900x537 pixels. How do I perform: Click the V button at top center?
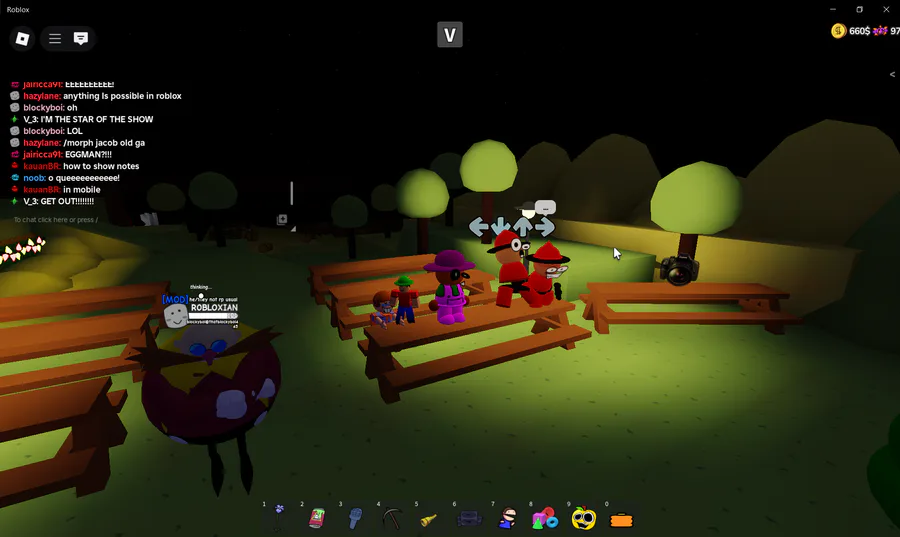[450, 36]
